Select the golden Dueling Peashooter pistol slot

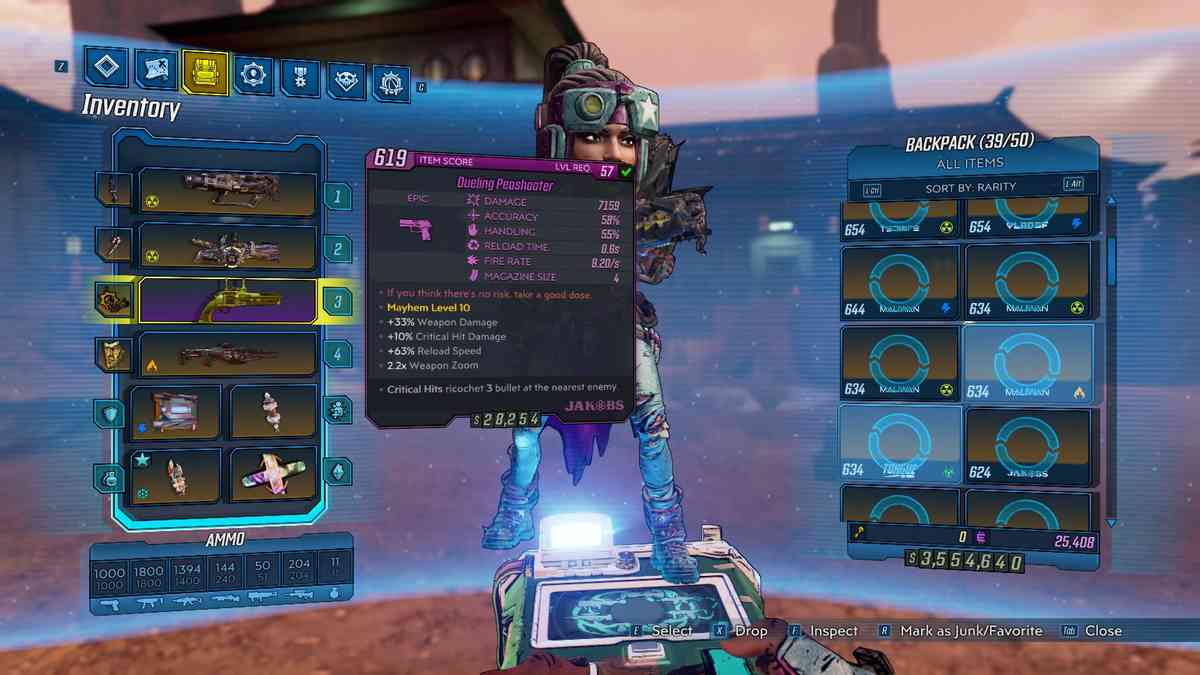click(229, 301)
